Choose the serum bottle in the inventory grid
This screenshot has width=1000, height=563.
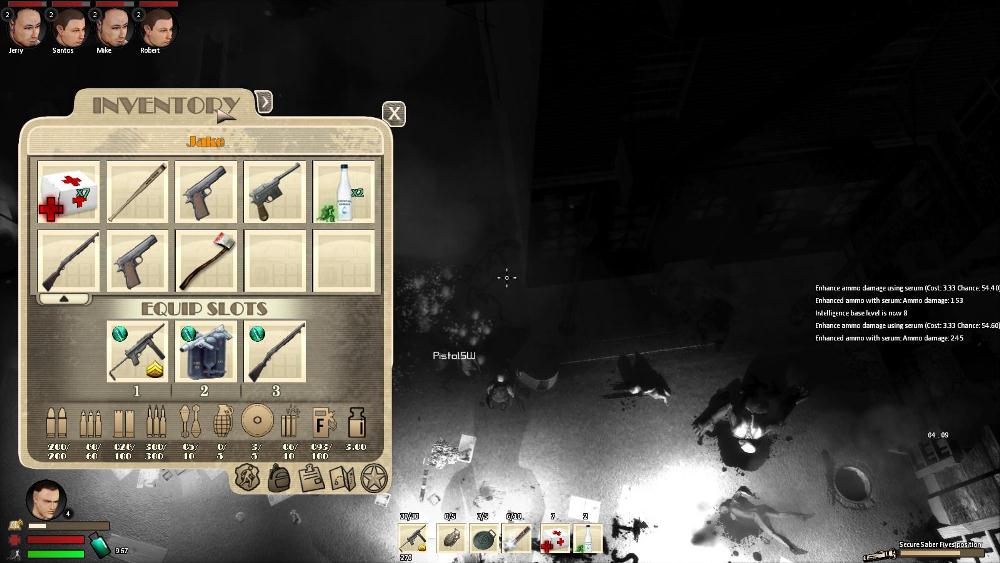344,192
